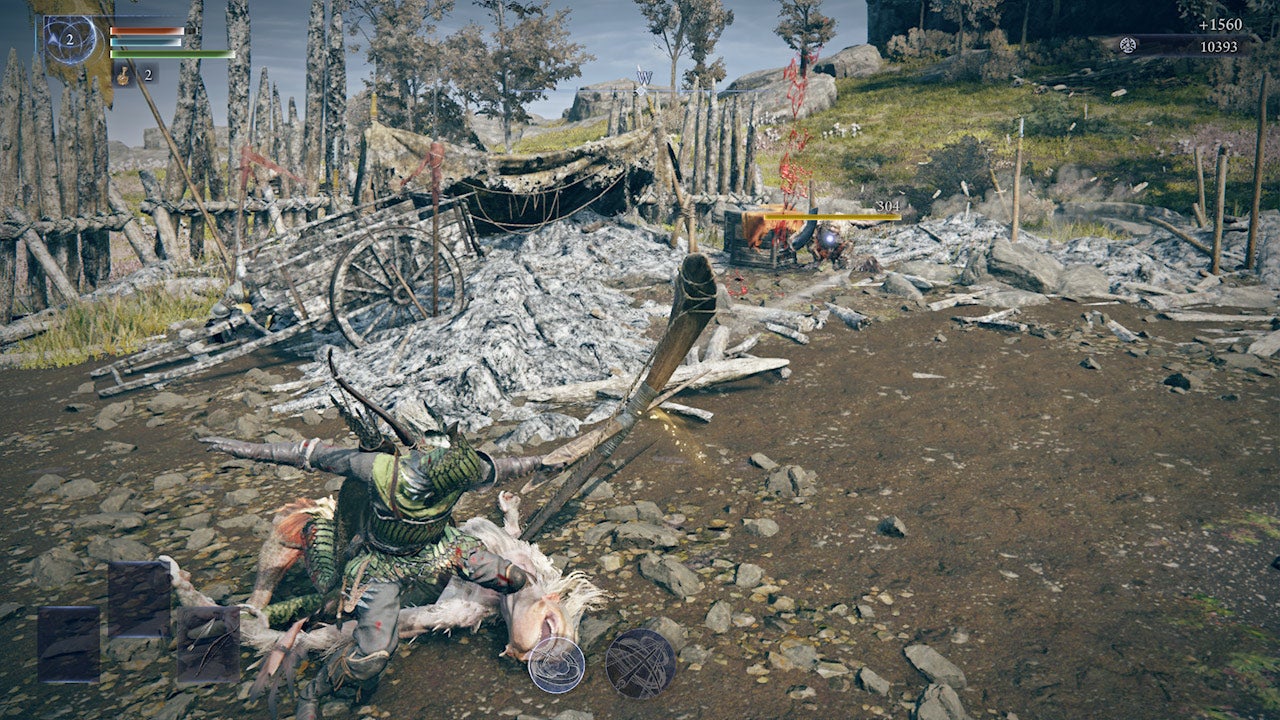Click the +1560 runes gained text
Image resolution: width=1280 pixels, height=720 pixels.
pos(1221,25)
